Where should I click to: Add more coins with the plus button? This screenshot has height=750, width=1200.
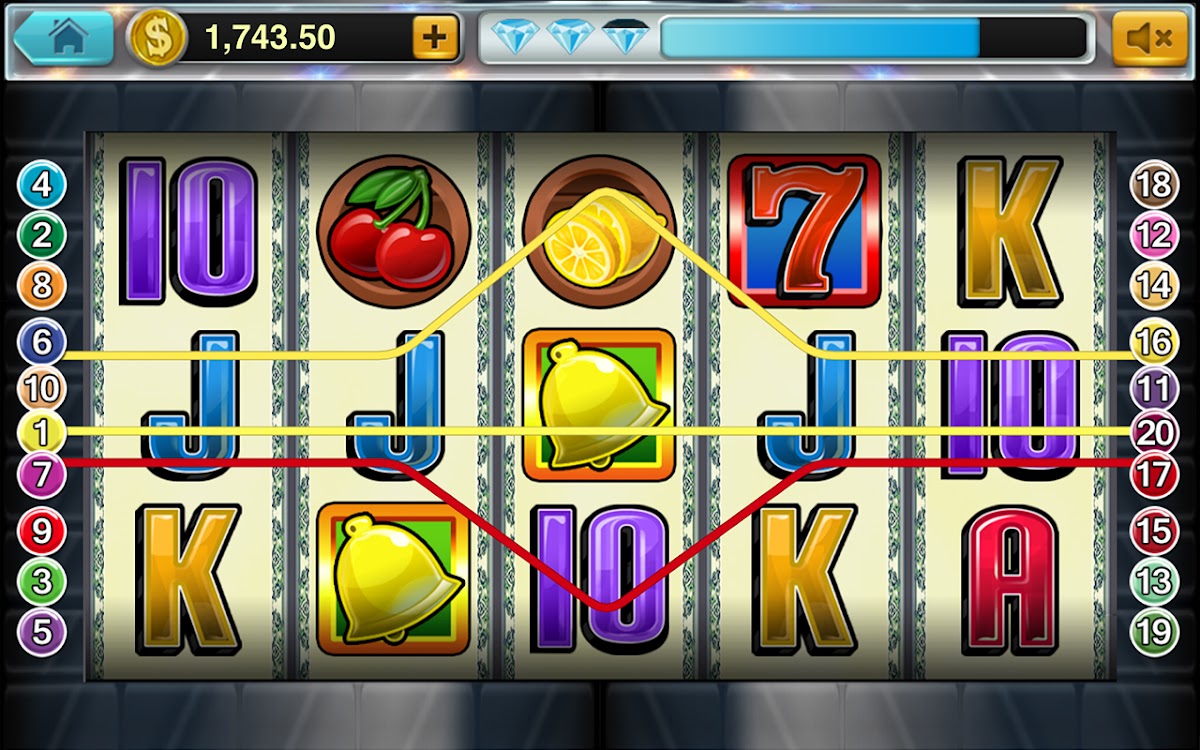435,38
